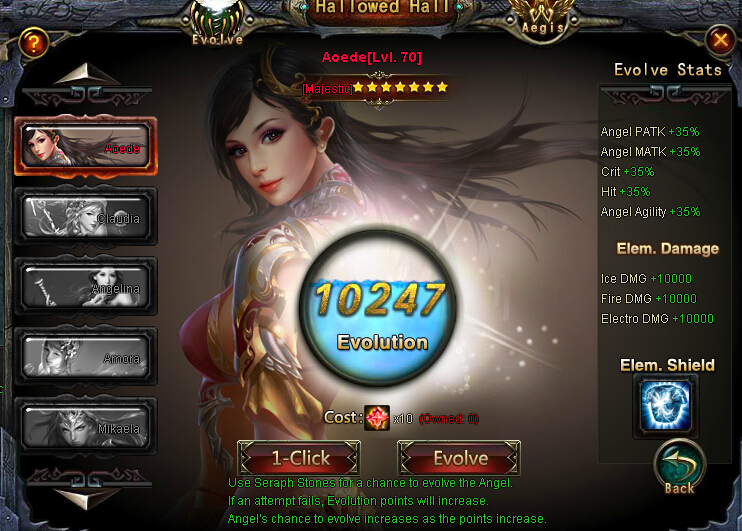Image resolution: width=742 pixels, height=531 pixels.
Task: Choose Angelina in the angel list
Action: click(x=85, y=286)
